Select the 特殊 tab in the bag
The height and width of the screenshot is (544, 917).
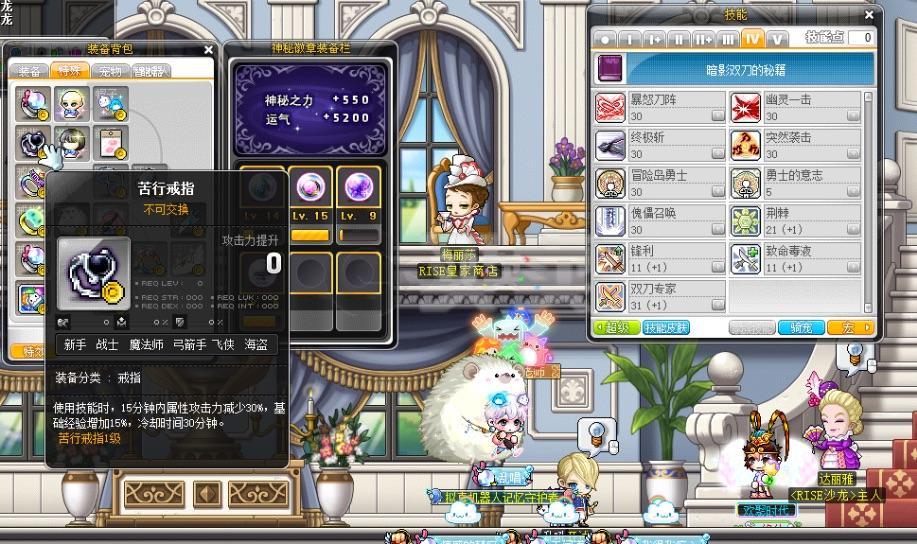coord(69,71)
